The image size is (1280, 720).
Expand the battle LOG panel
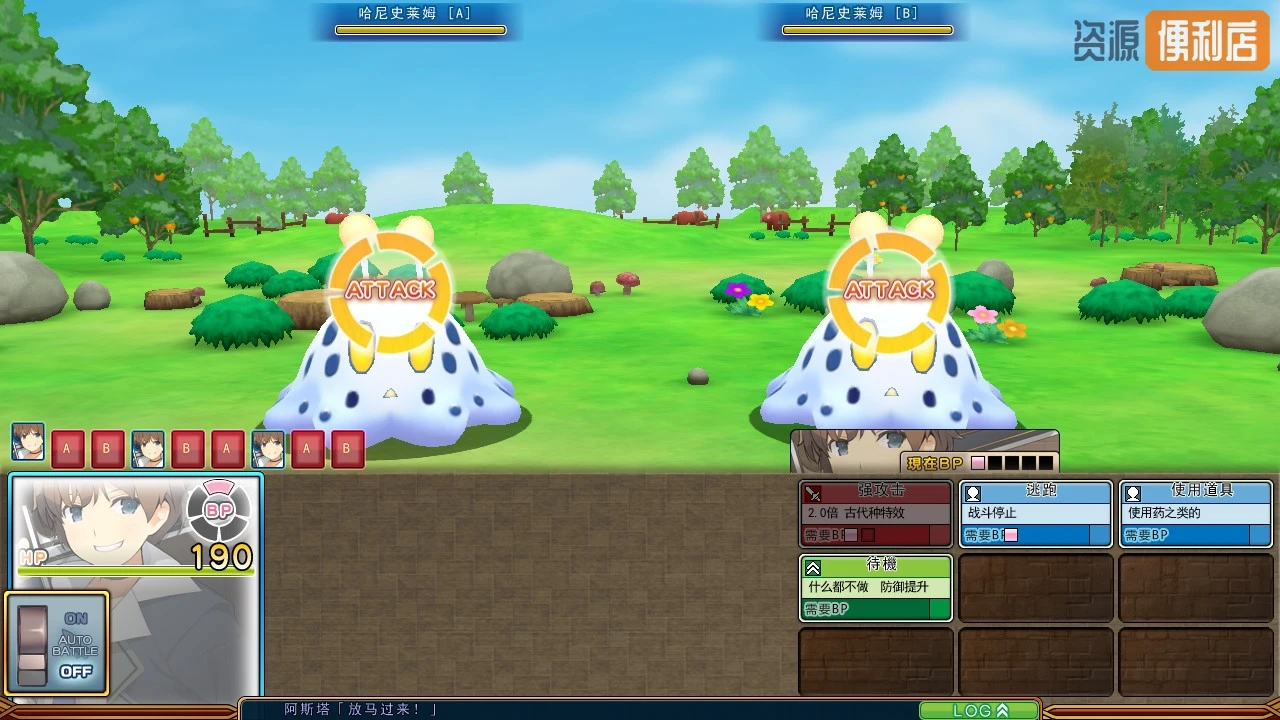click(x=979, y=710)
